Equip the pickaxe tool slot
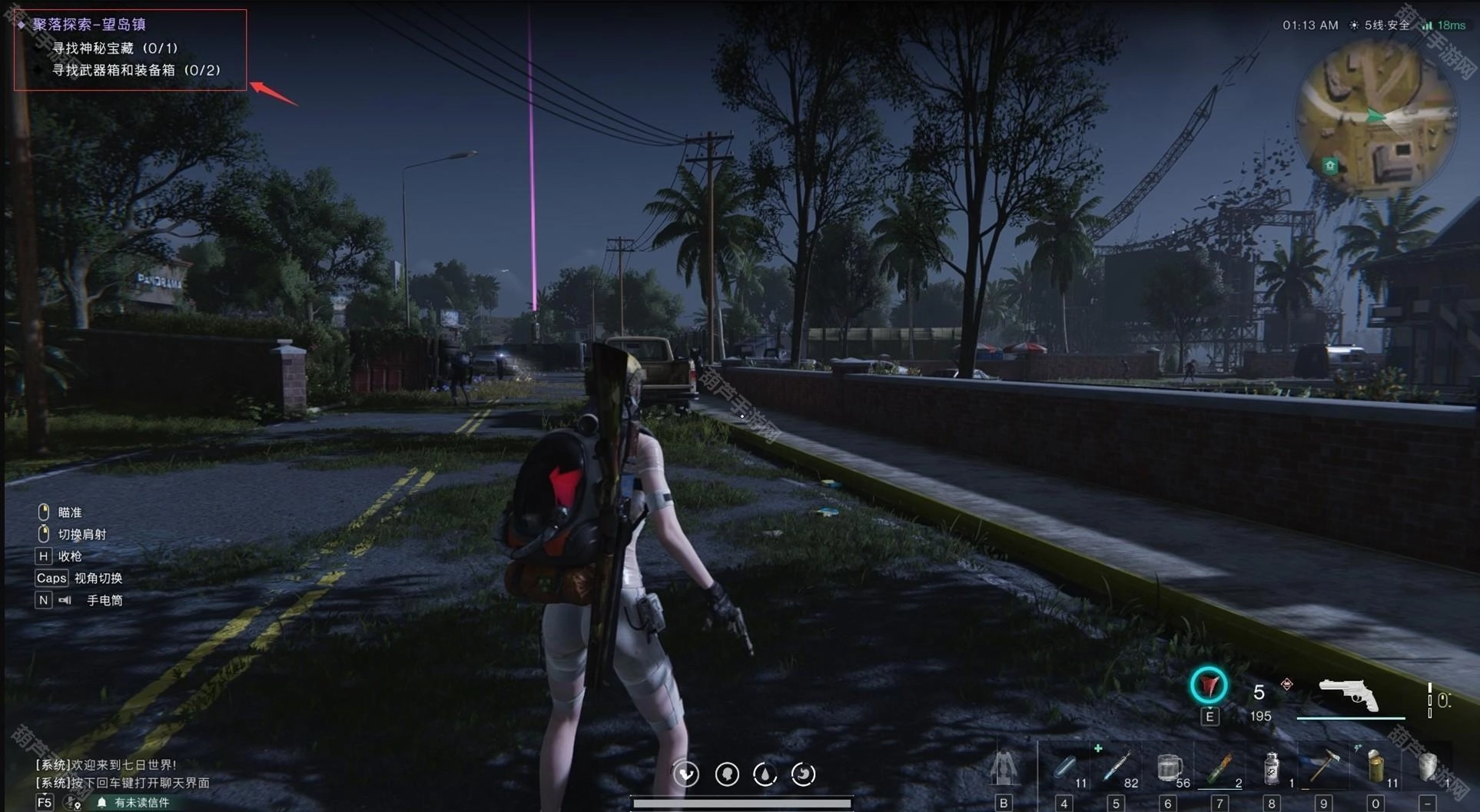The height and width of the screenshot is (812, 1480). click(1323, 766)
